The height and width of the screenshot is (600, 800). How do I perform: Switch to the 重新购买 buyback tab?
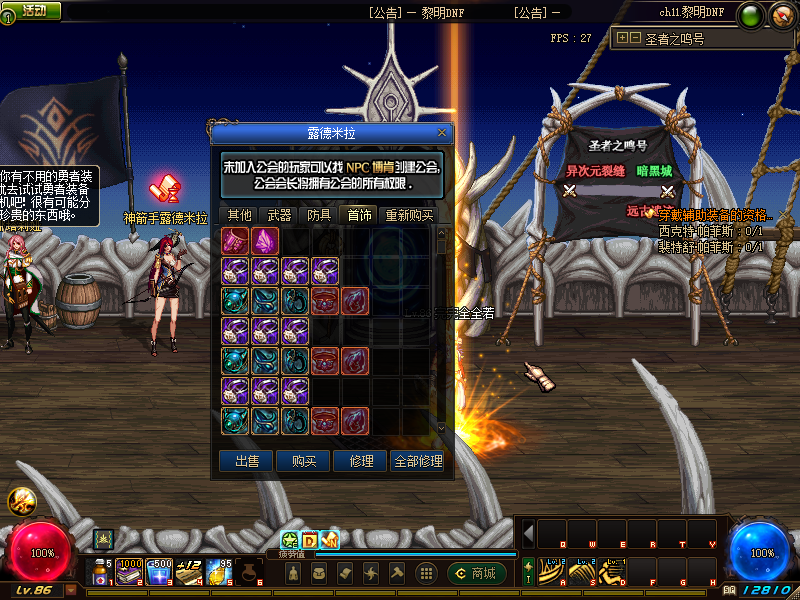point(409,215)
